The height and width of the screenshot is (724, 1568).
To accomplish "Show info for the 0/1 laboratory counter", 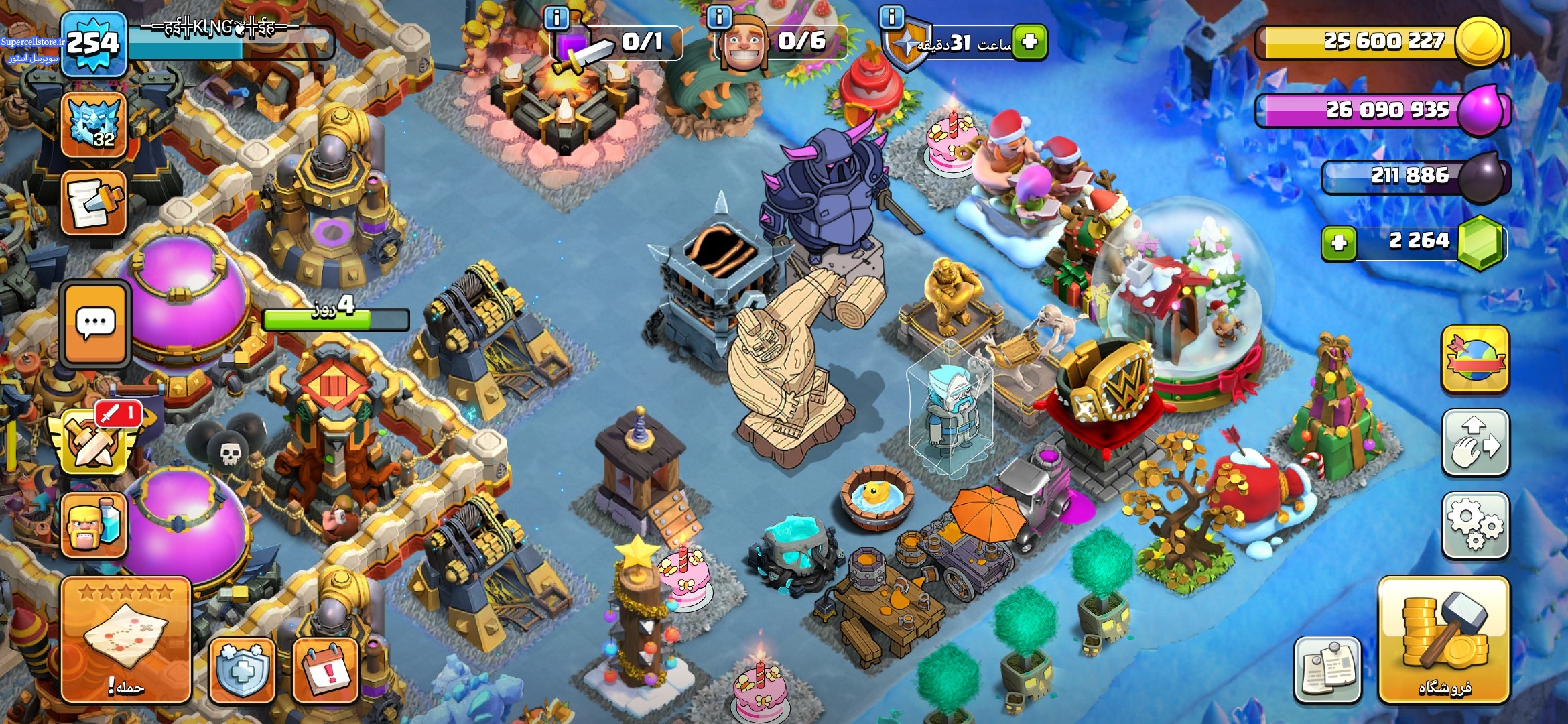I will point(556,17).
